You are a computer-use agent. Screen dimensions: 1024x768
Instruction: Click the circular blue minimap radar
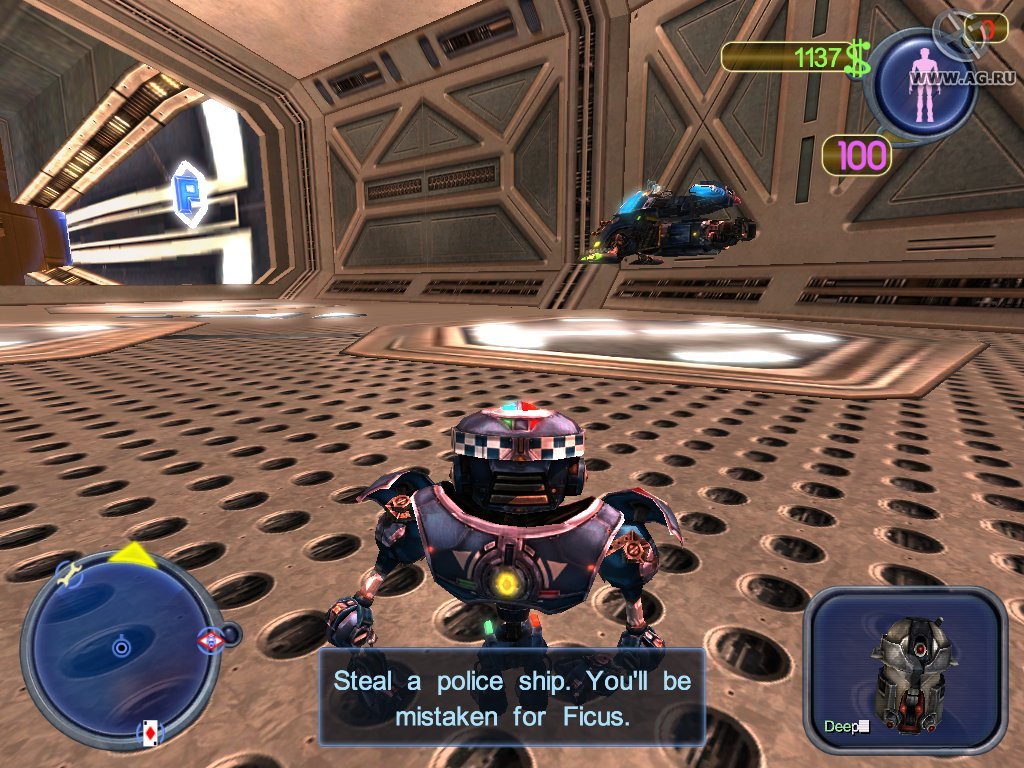coord(121,648)
